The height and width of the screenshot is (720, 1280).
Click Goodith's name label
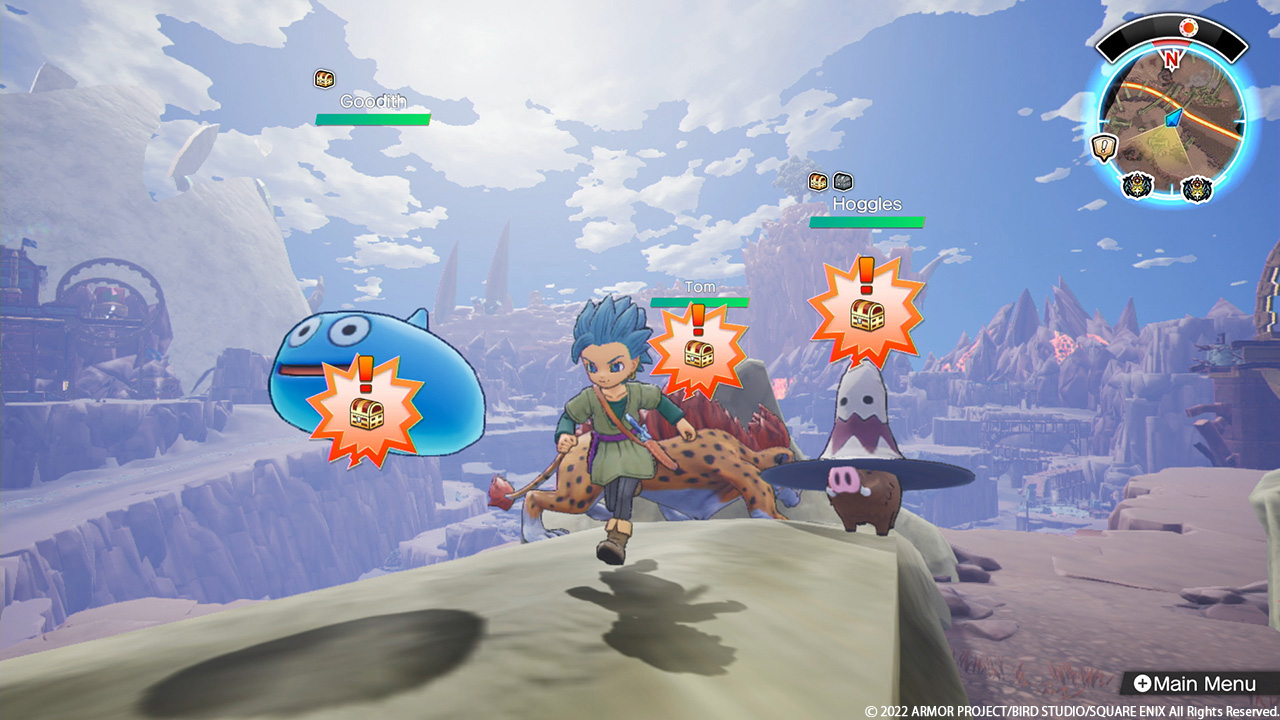pos(375,100)
